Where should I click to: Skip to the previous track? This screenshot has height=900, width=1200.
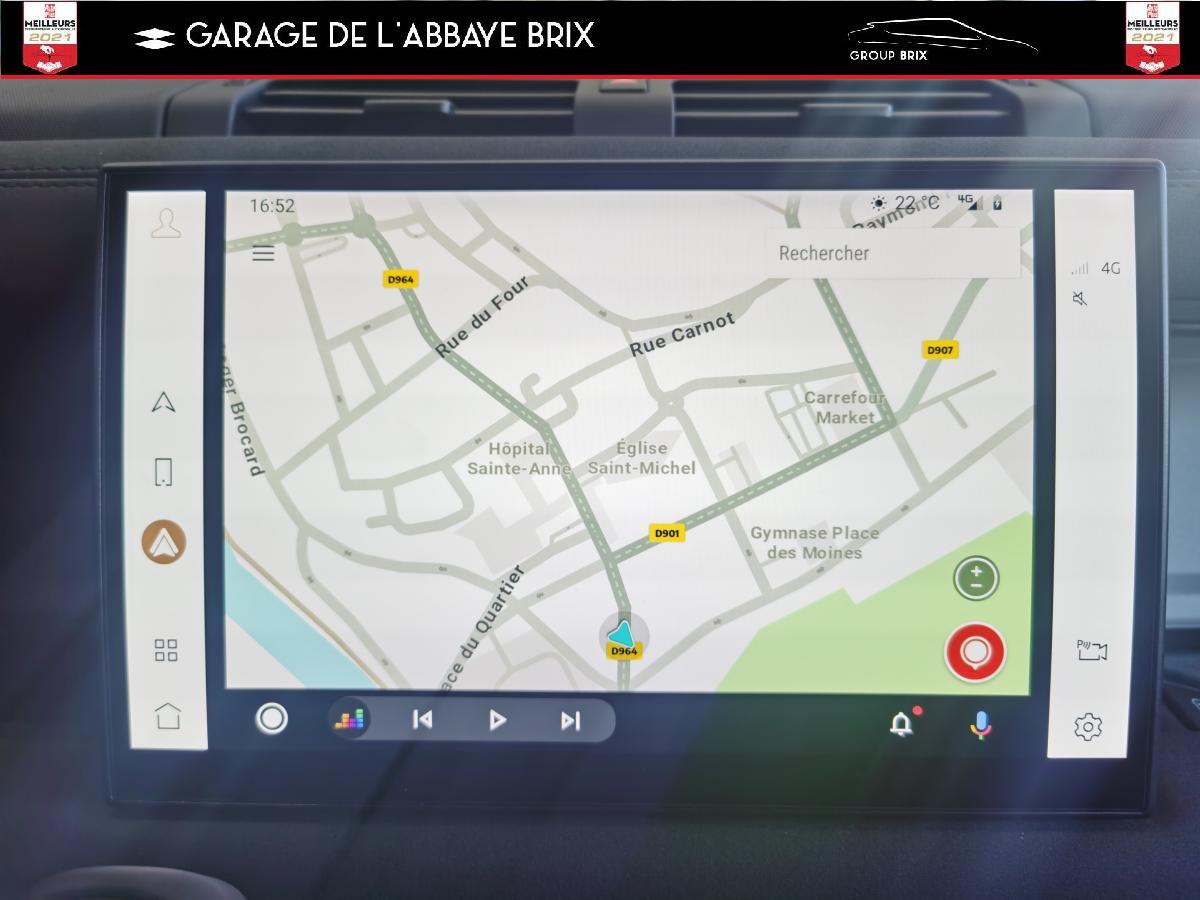pyautogui.click(x=423, y=720)
